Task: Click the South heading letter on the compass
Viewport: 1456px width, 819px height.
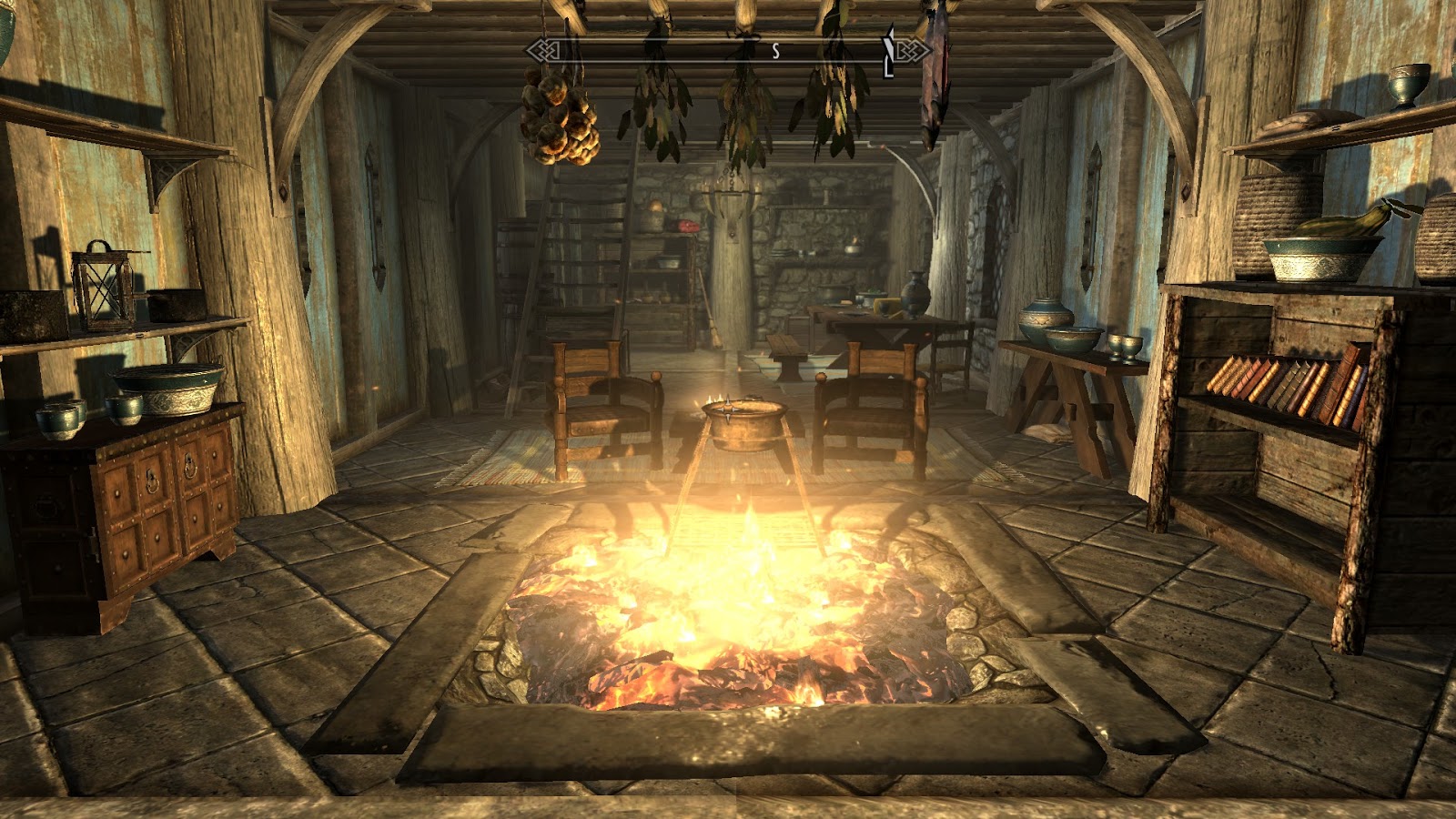Action: [775, 52]
